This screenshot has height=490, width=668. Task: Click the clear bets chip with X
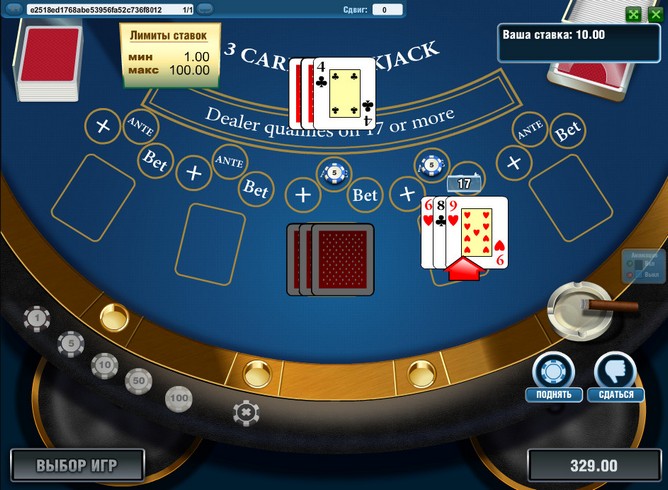click(244, 411)
